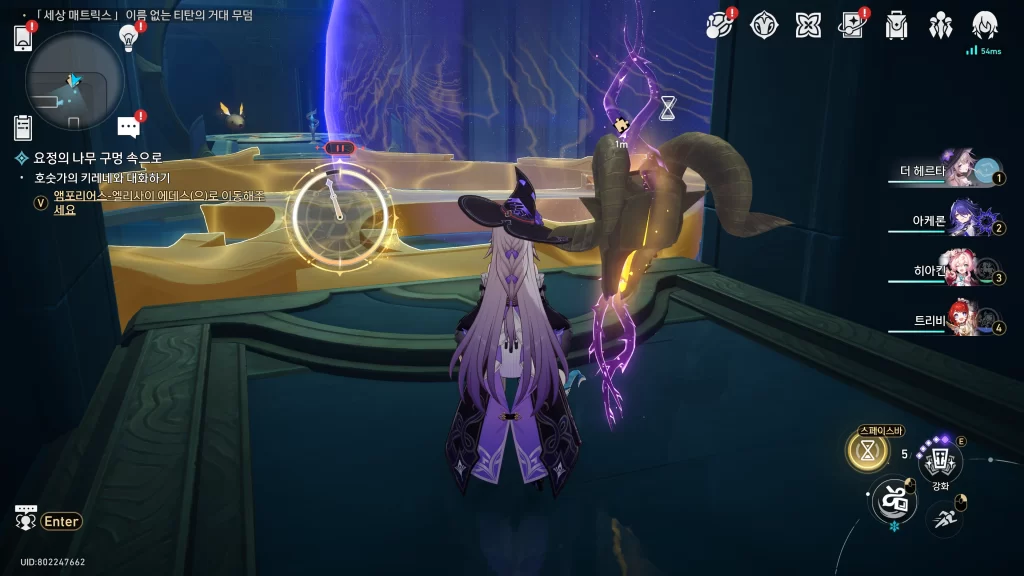Open the phone menu icon

[23, 38]
